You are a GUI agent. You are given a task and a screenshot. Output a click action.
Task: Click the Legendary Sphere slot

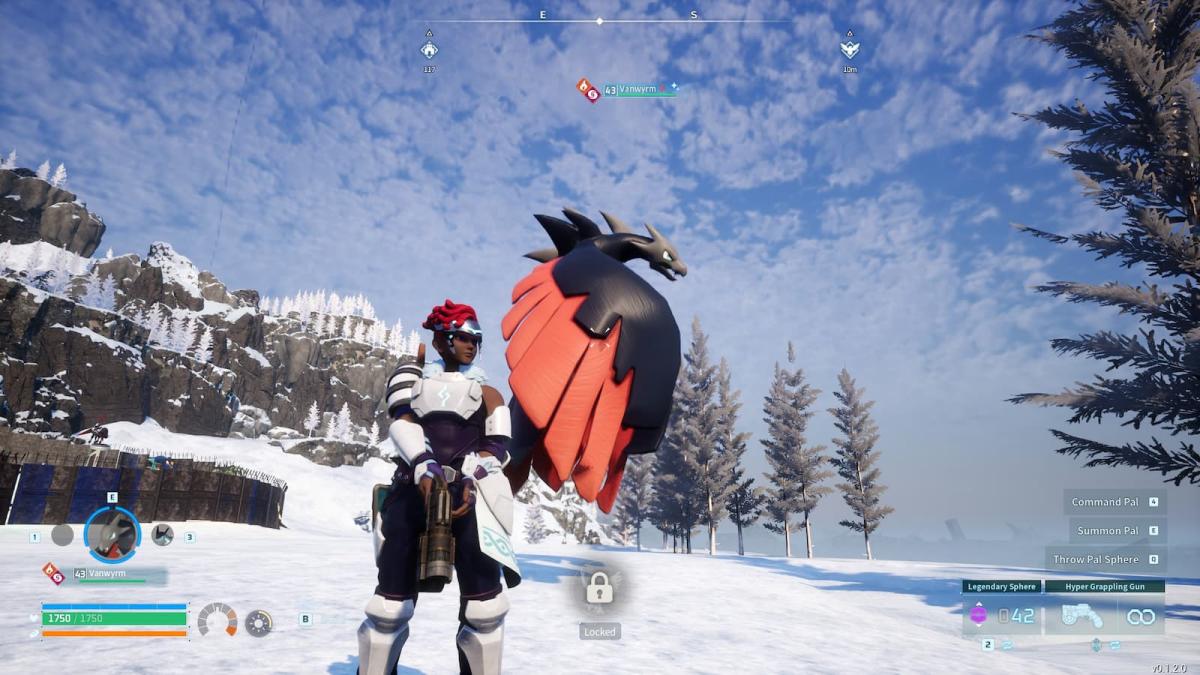coord(1001,615)
